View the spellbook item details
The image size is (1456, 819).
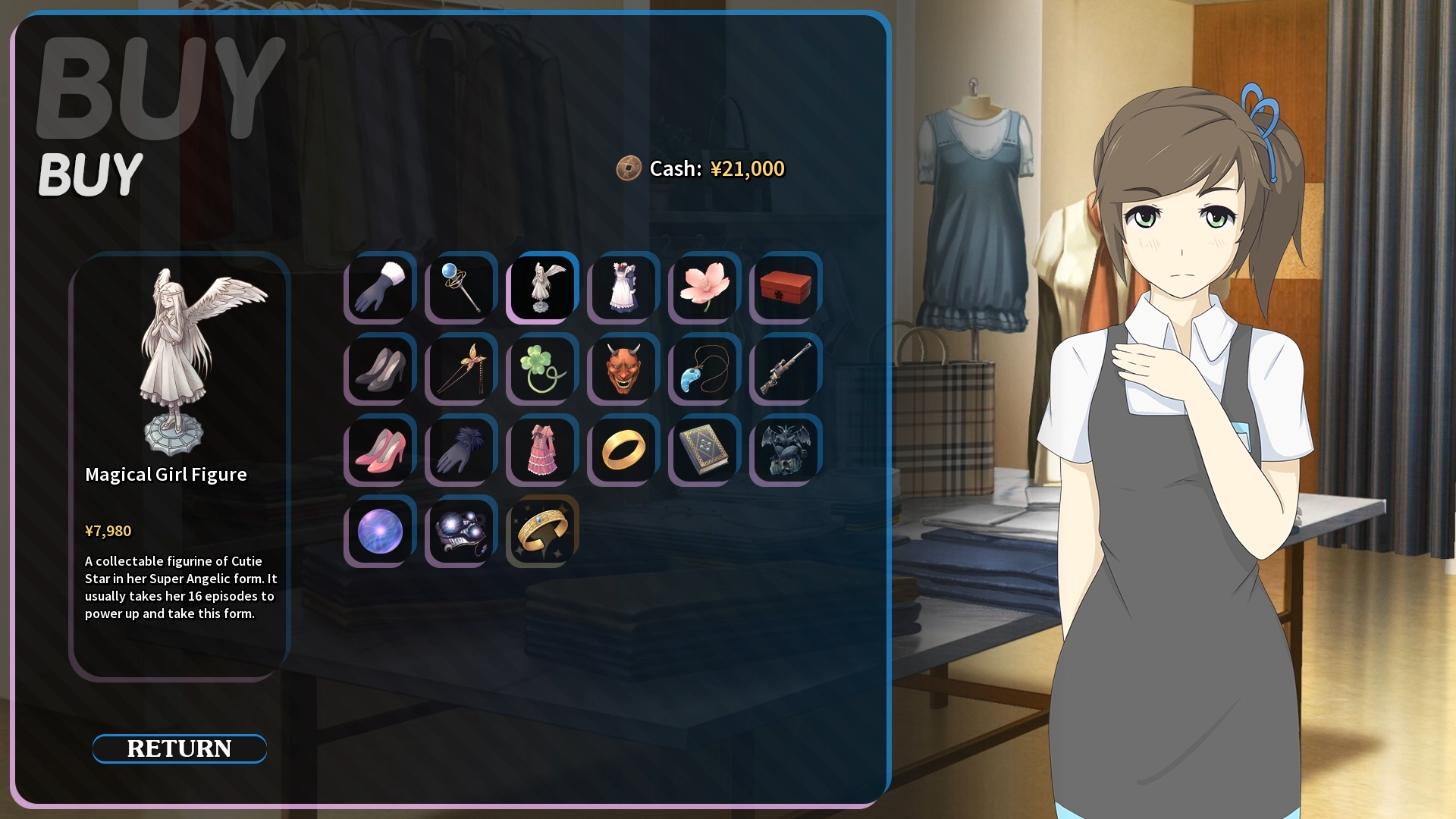[x=702, y=450]
